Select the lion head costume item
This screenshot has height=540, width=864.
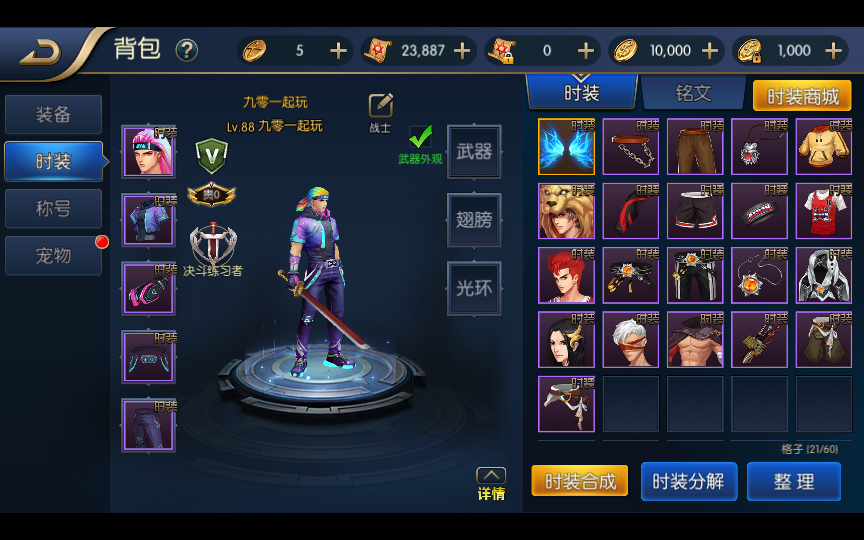pyautogui.click(x=566, y=211)
